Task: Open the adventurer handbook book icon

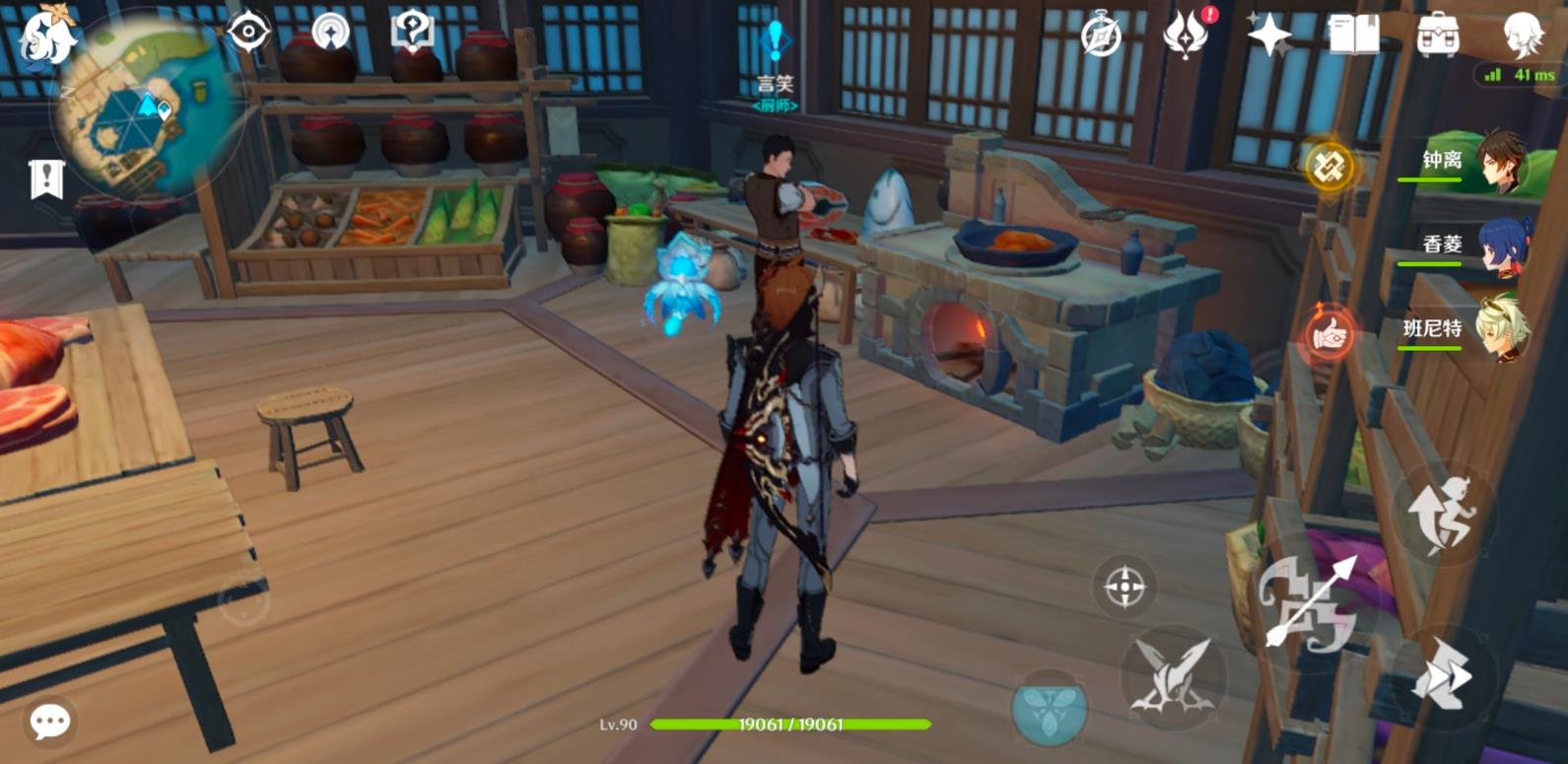Action: (1354, 35)
